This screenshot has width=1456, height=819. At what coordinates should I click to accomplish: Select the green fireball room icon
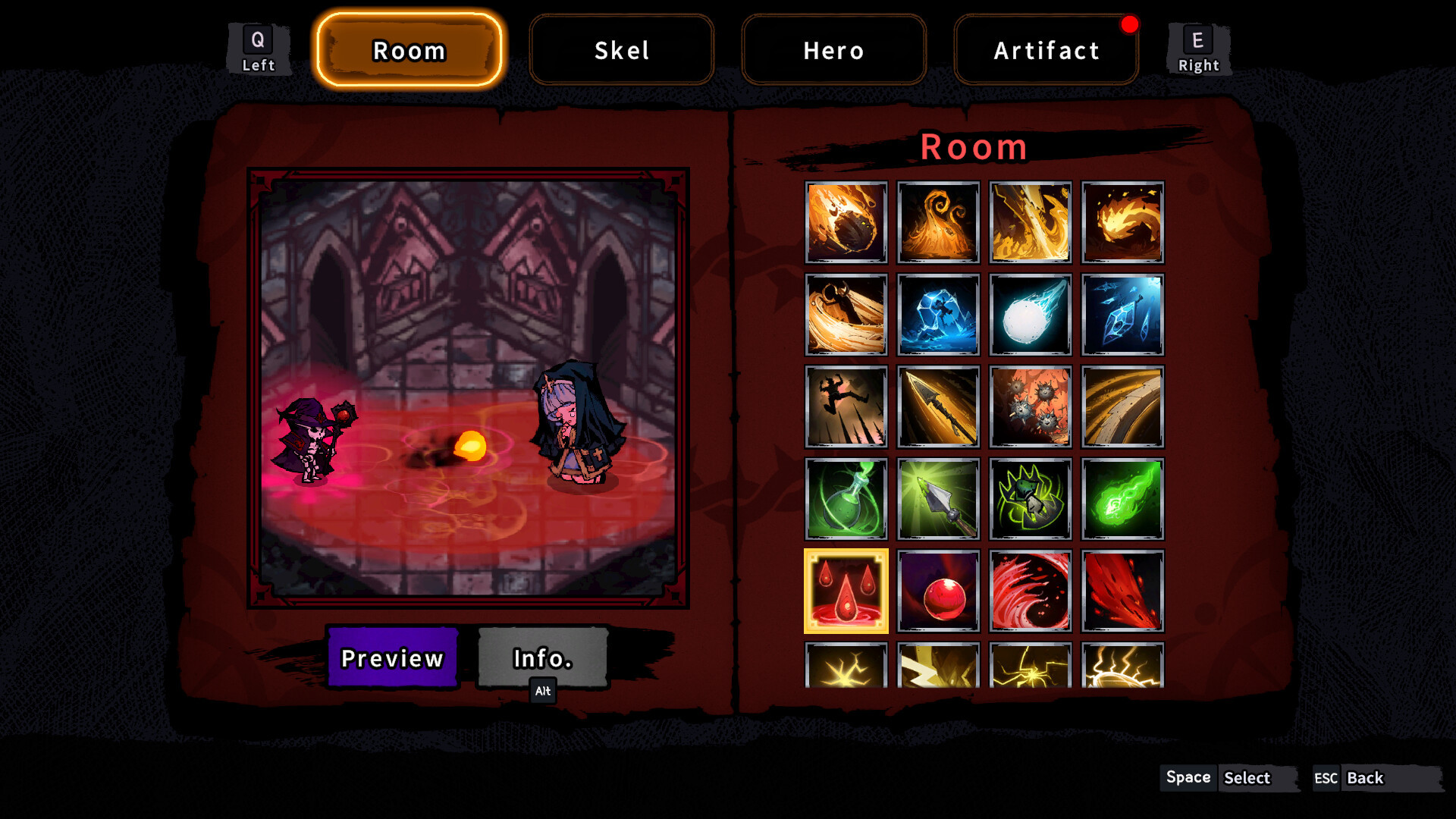pyautogui.click(x=1122, y=499)
